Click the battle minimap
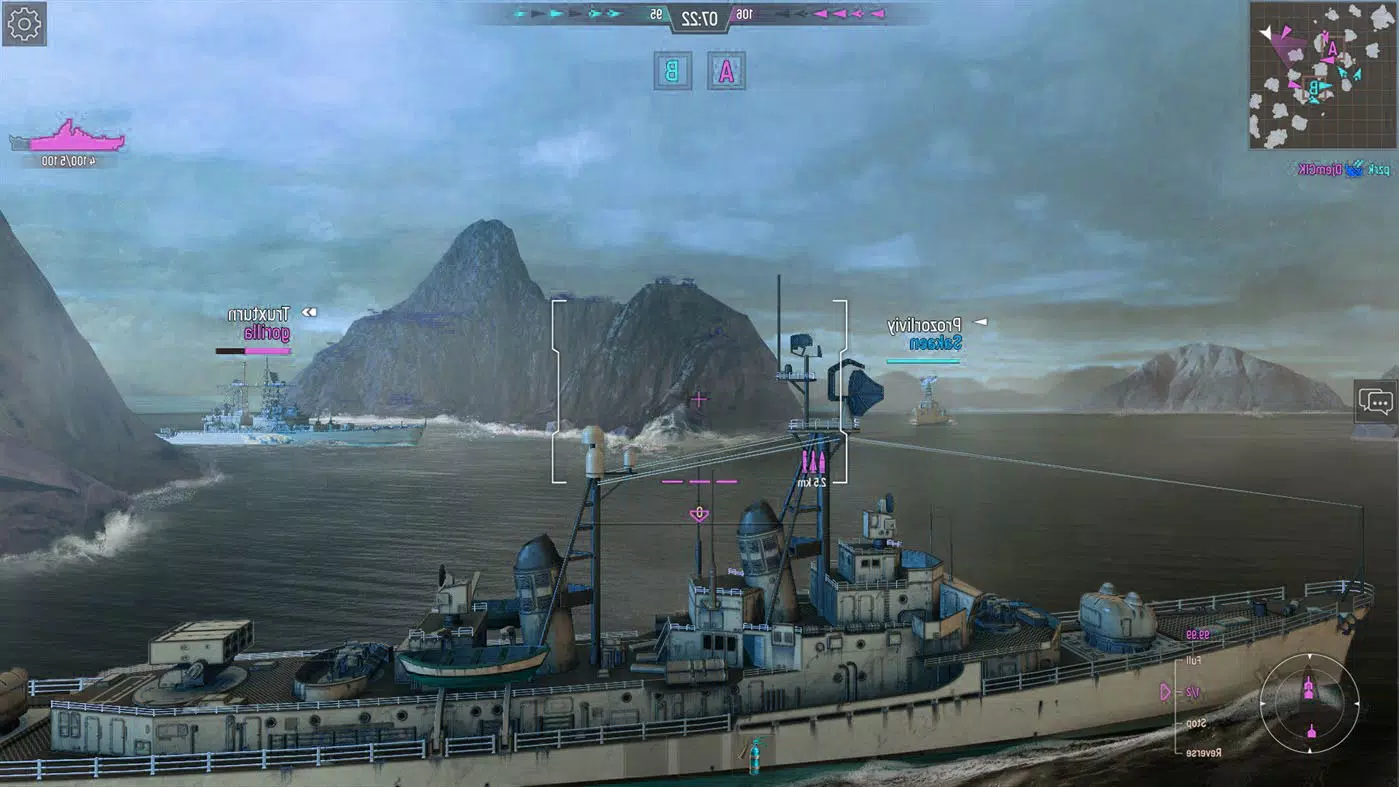The height and width of the screenshot is (787, 1399). click(1322, 75)
